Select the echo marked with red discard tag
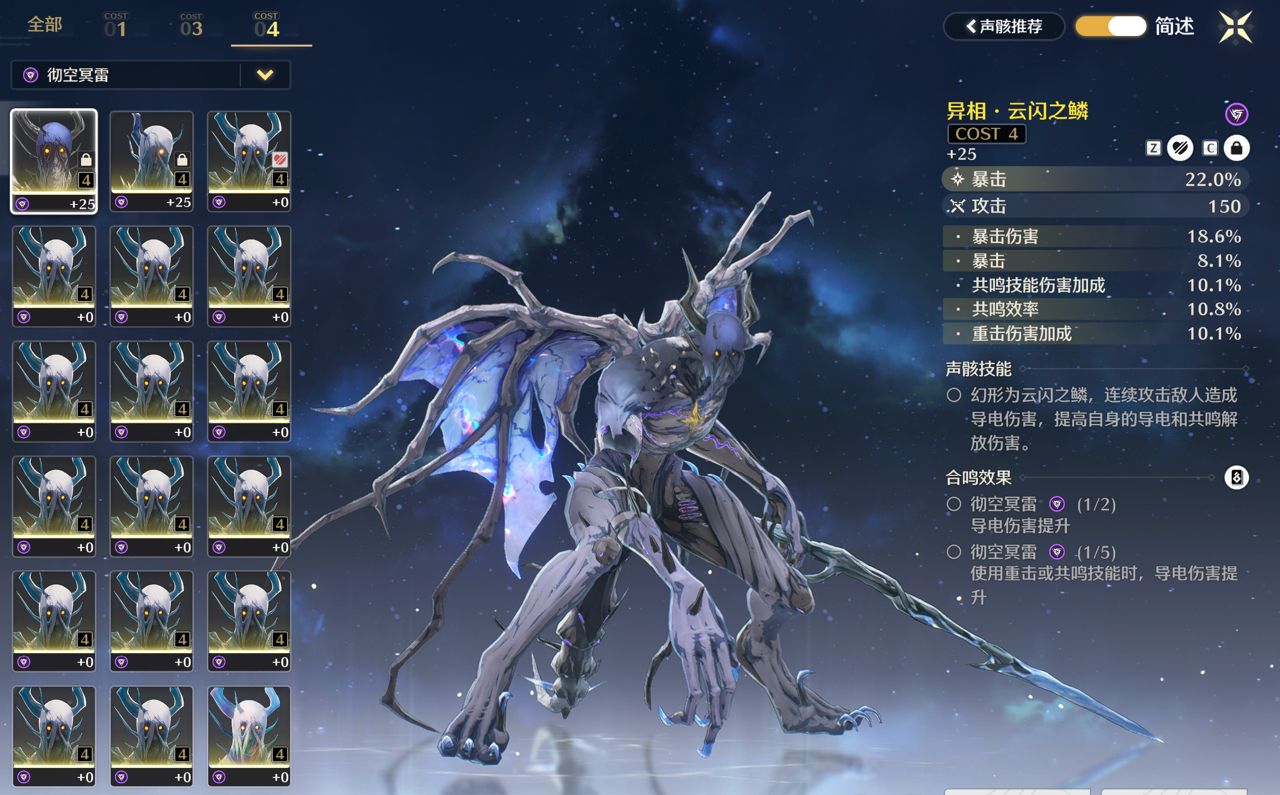Screen dimensions: 1280x795 249,161
